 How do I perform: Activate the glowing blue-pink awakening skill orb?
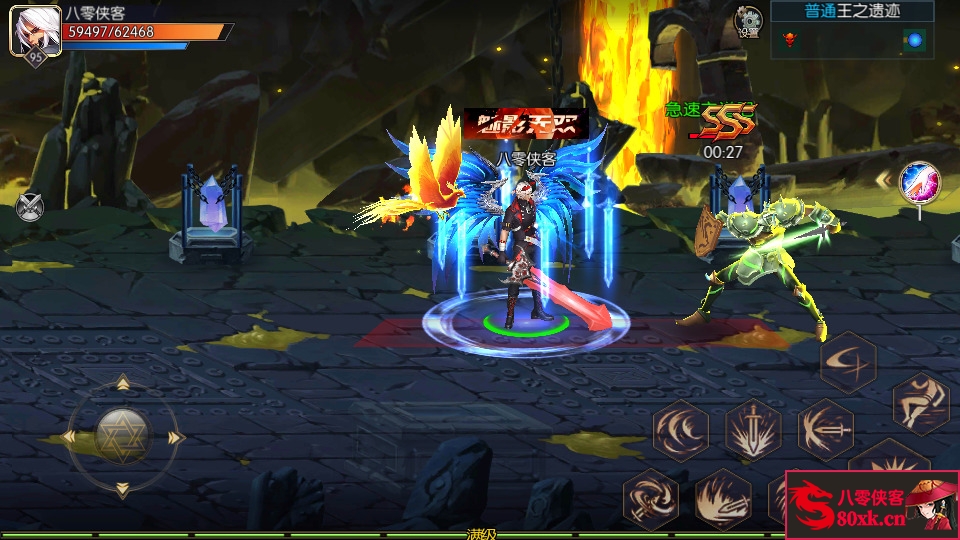tap(918, 182)
